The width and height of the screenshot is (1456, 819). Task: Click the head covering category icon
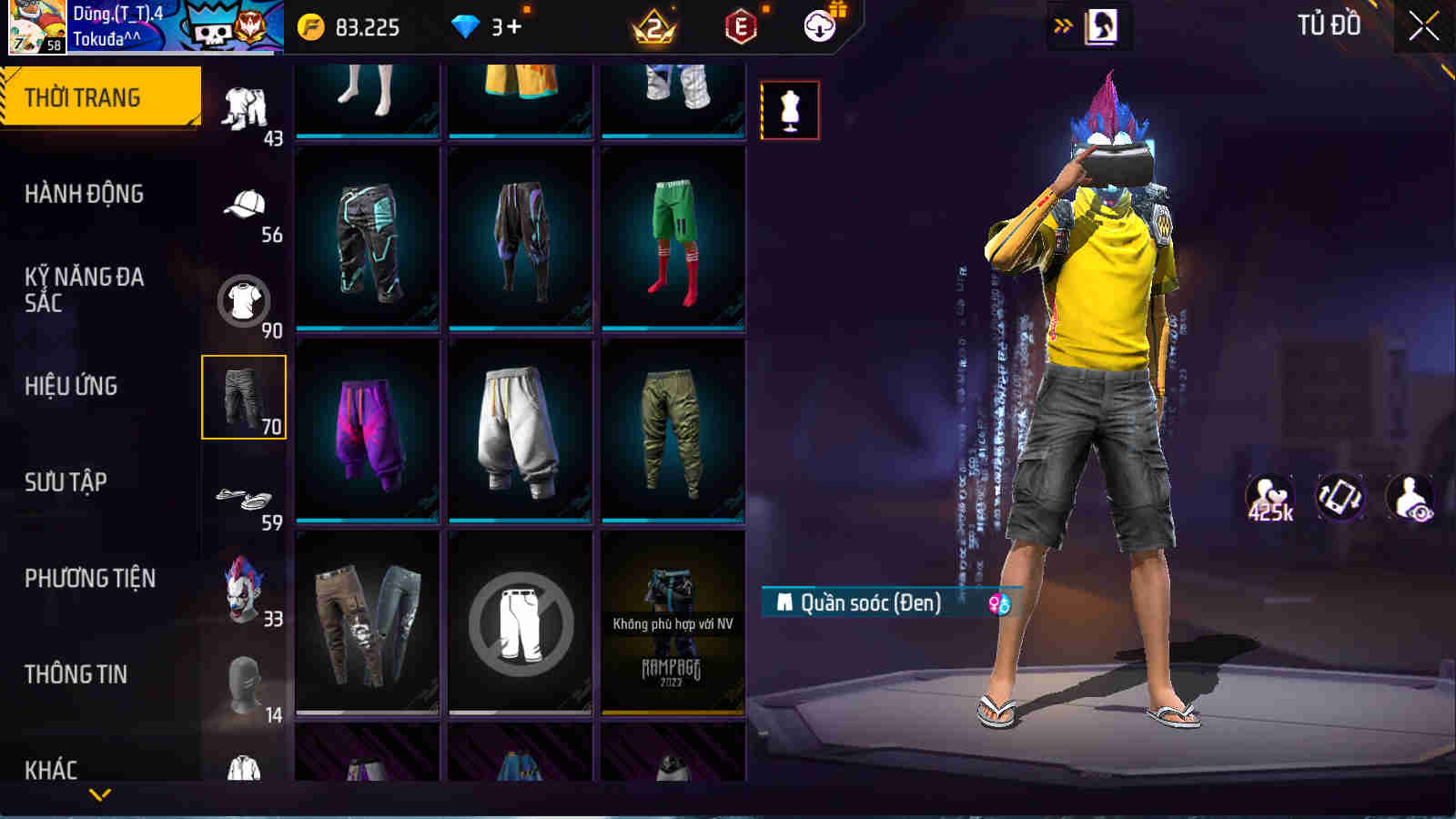pos(244,684)
